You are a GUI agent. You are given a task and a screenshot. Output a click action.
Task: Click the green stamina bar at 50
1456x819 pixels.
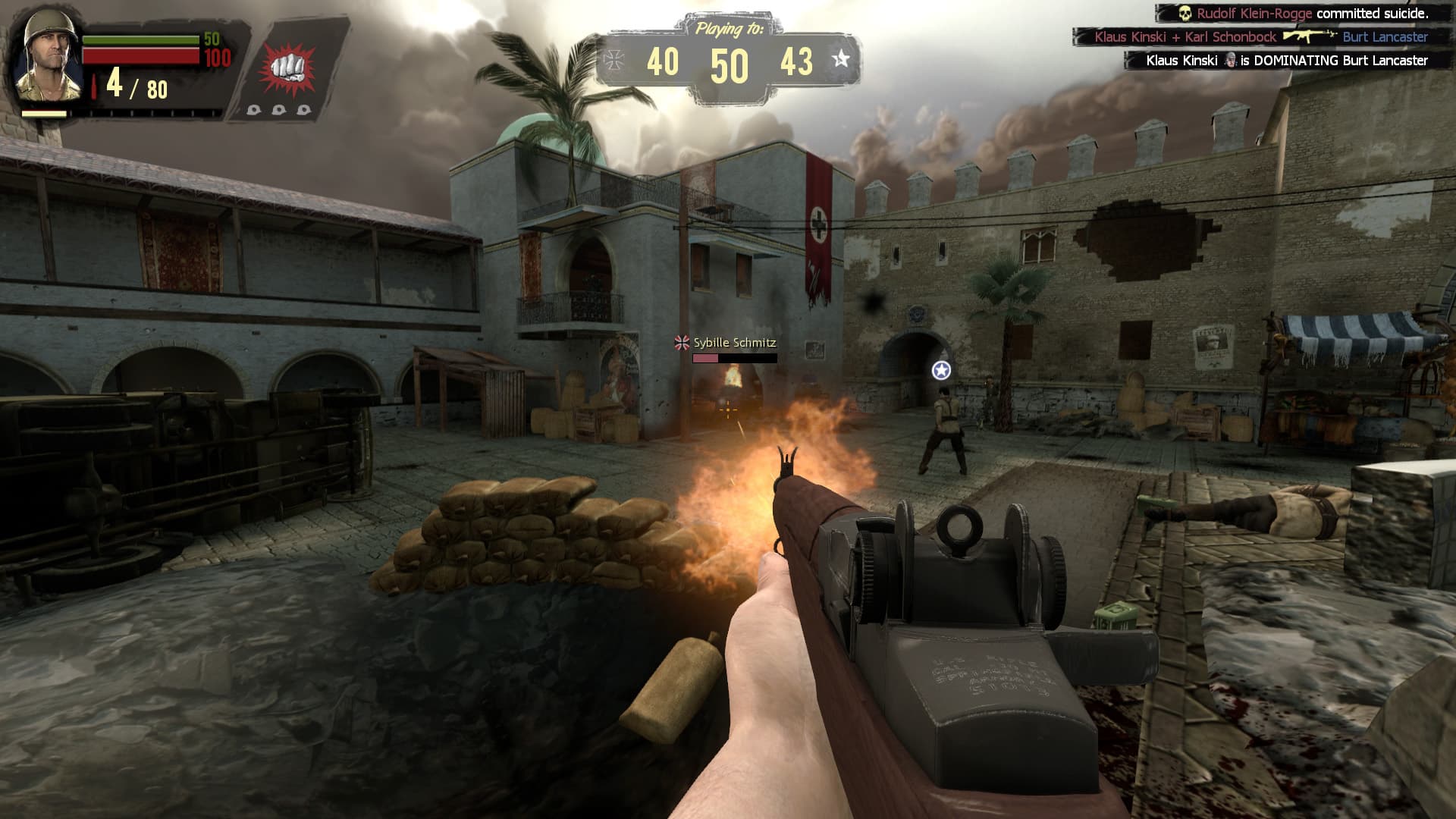tap(138, 39)
